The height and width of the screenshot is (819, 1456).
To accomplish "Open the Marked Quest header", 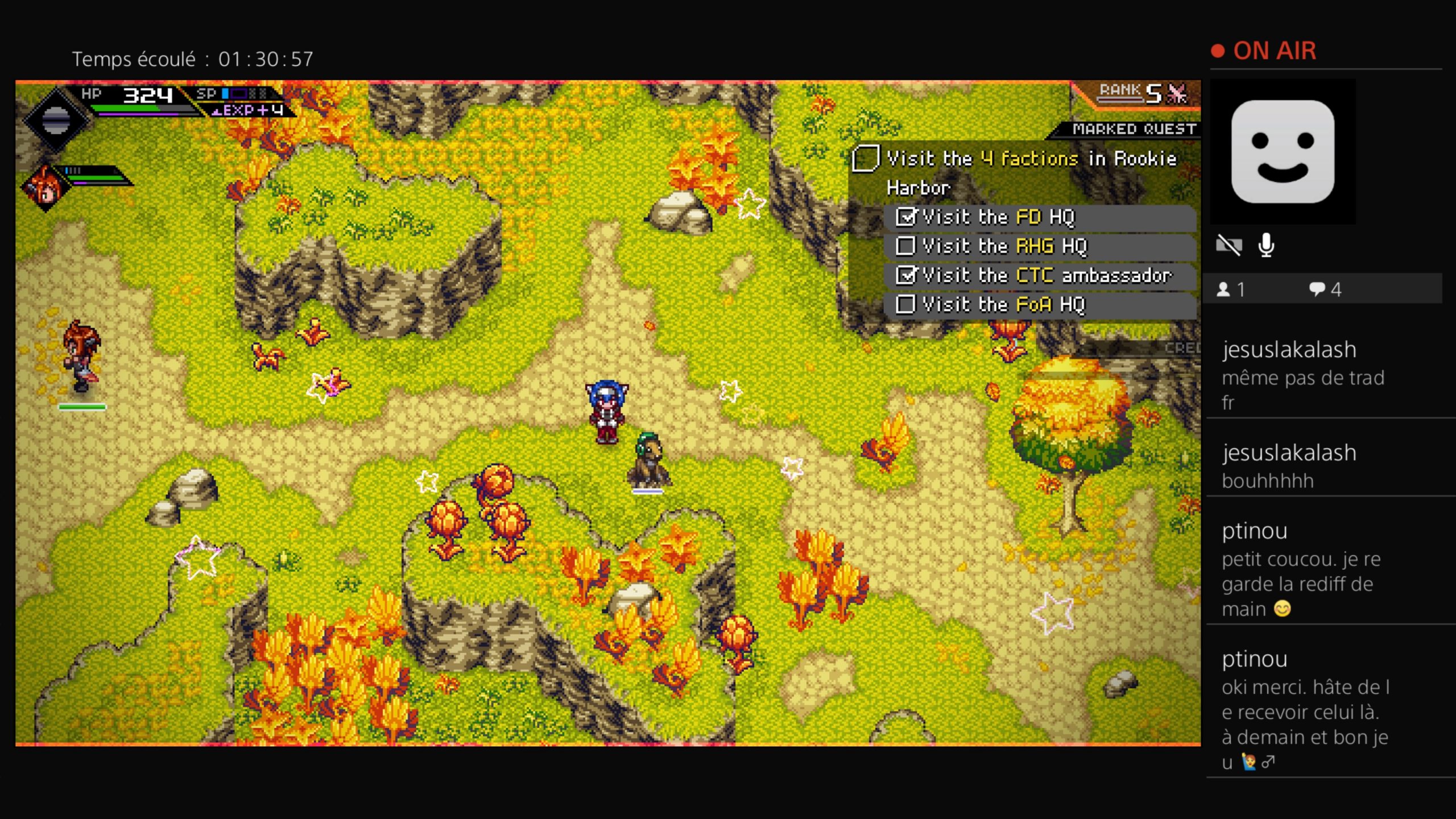I will pyautogui.click(x=1134, y=129).
